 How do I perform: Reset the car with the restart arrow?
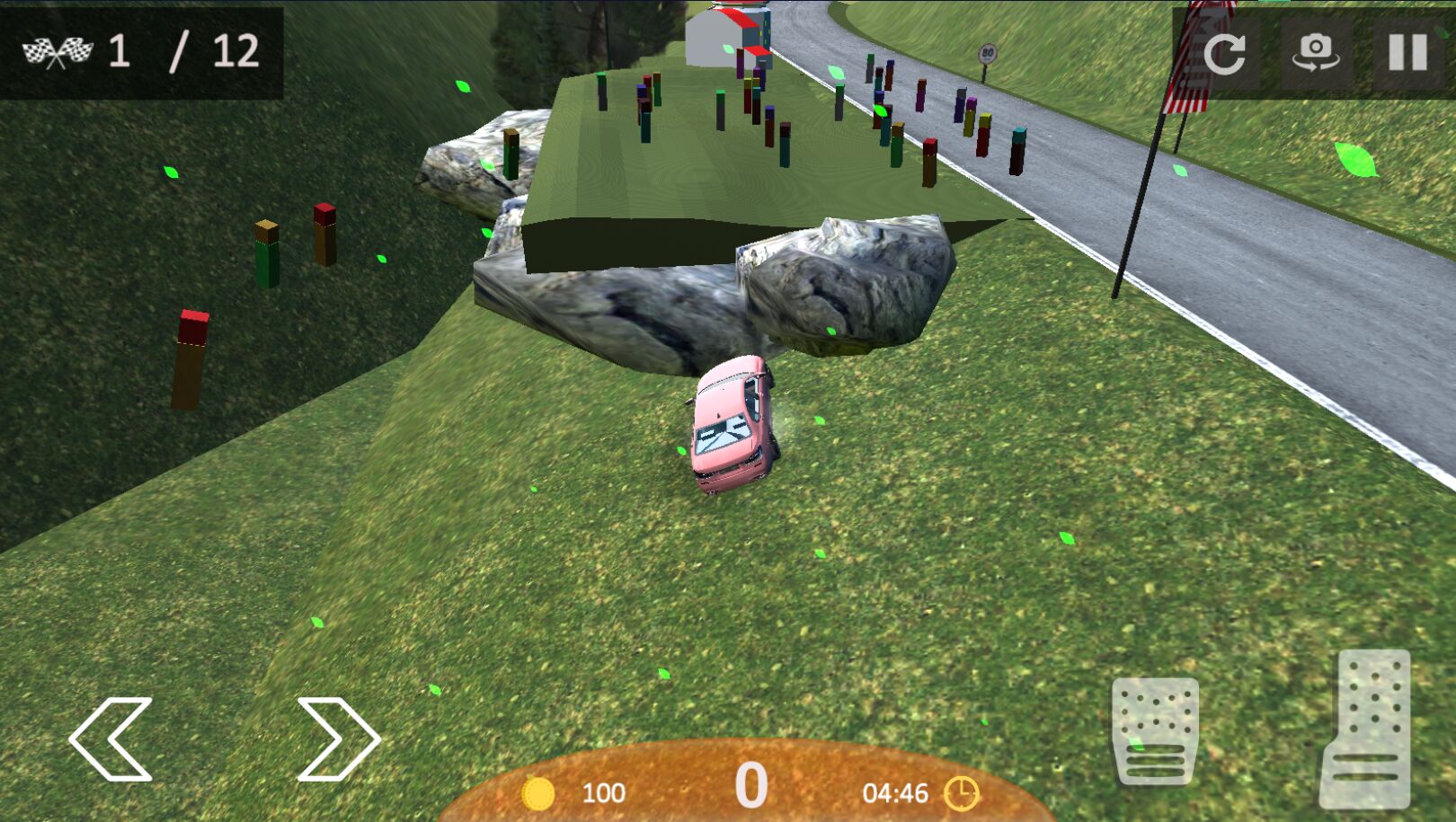point(1224,52)
